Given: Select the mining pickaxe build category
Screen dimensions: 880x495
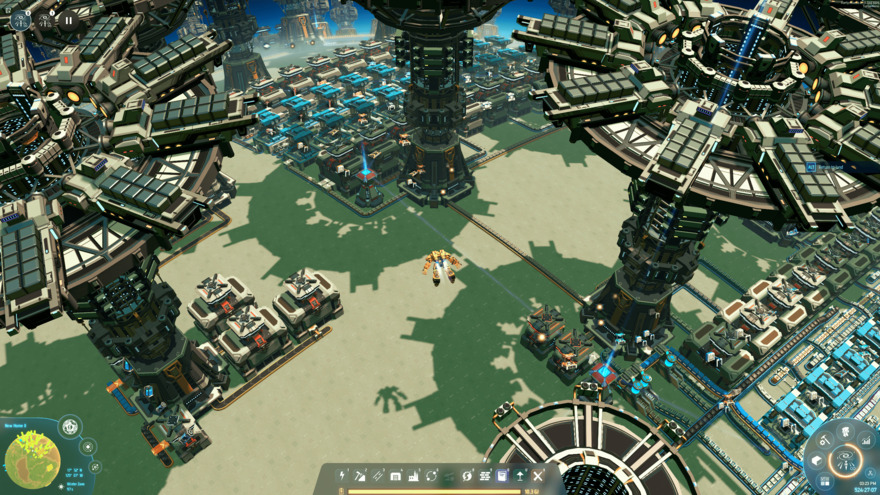Looking at the screenshot, I should [x=360, y=476].
